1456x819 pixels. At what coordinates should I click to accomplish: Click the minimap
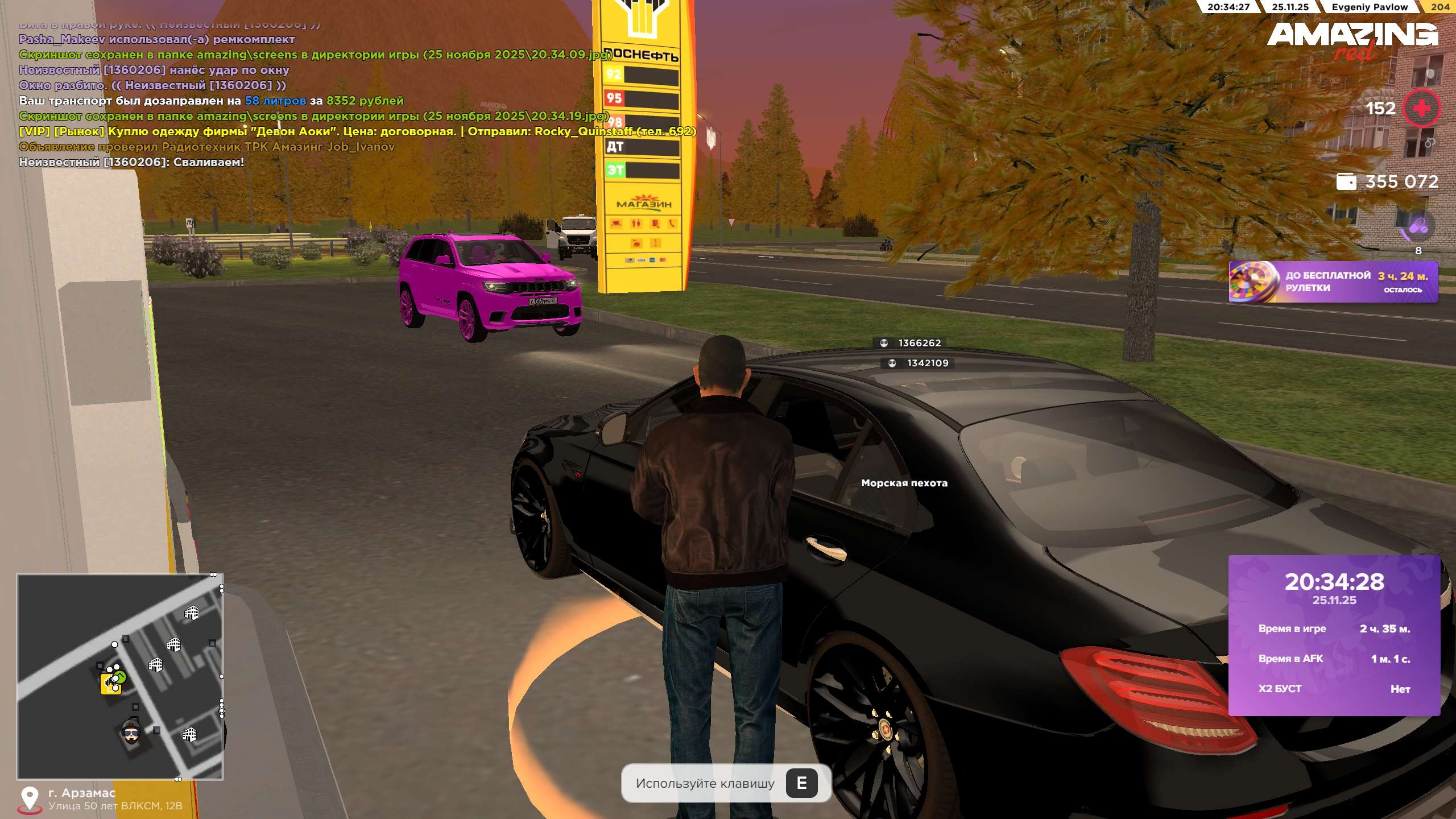pos(120,676)
